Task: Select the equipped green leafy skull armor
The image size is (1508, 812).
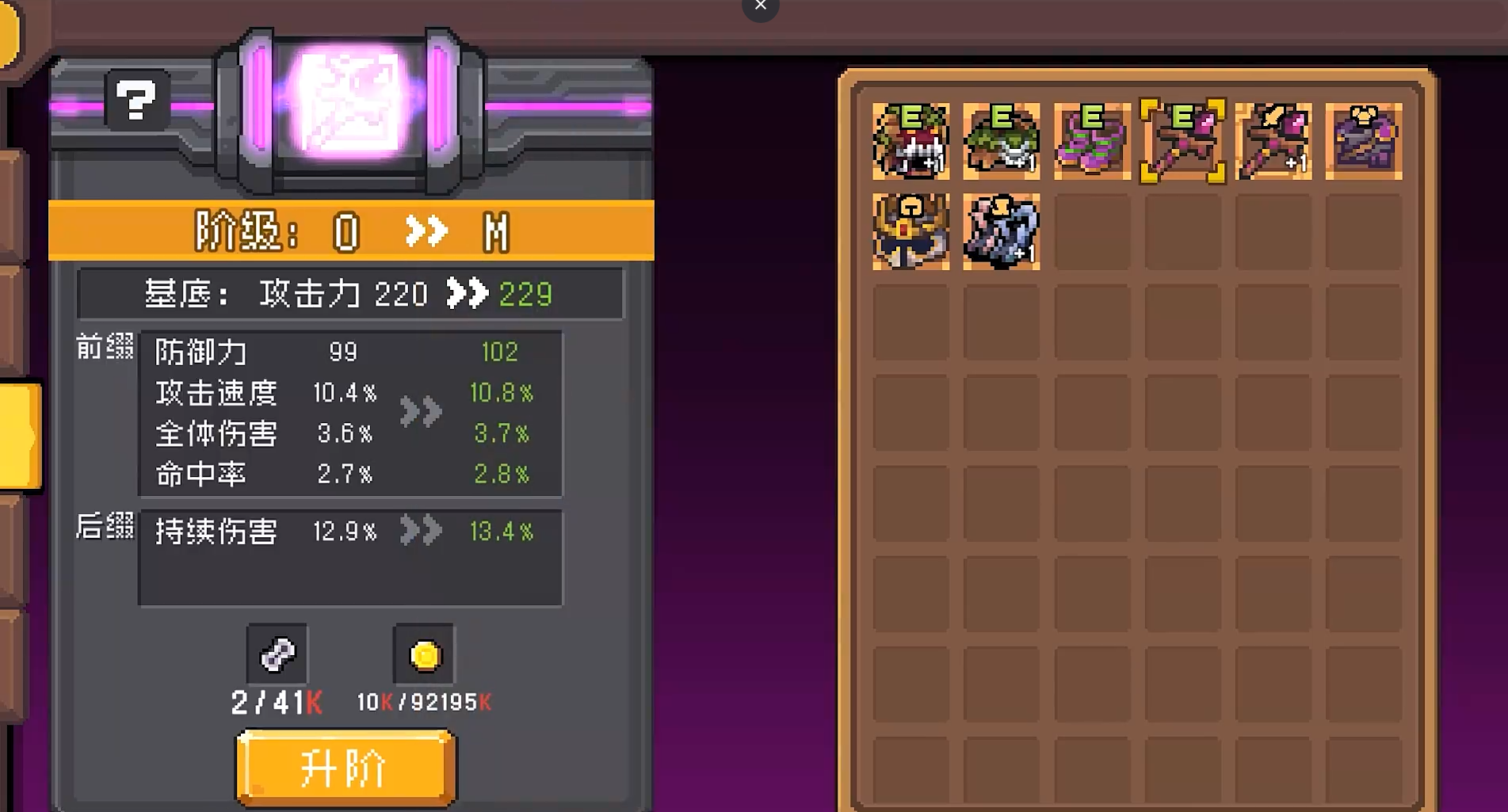Action: (1001, 141)
